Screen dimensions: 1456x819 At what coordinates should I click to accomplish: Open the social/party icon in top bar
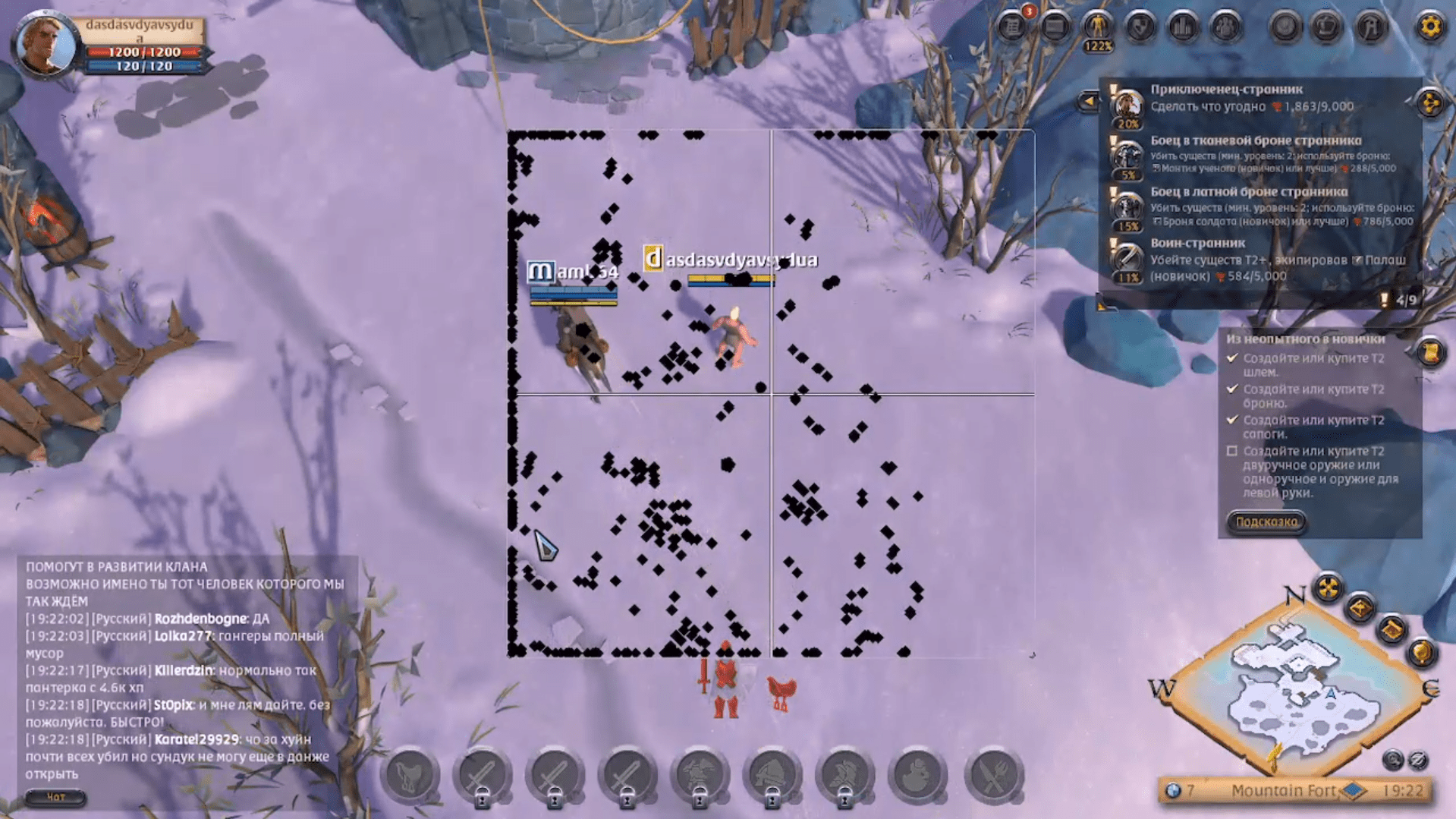click(x=1225, y=27)
